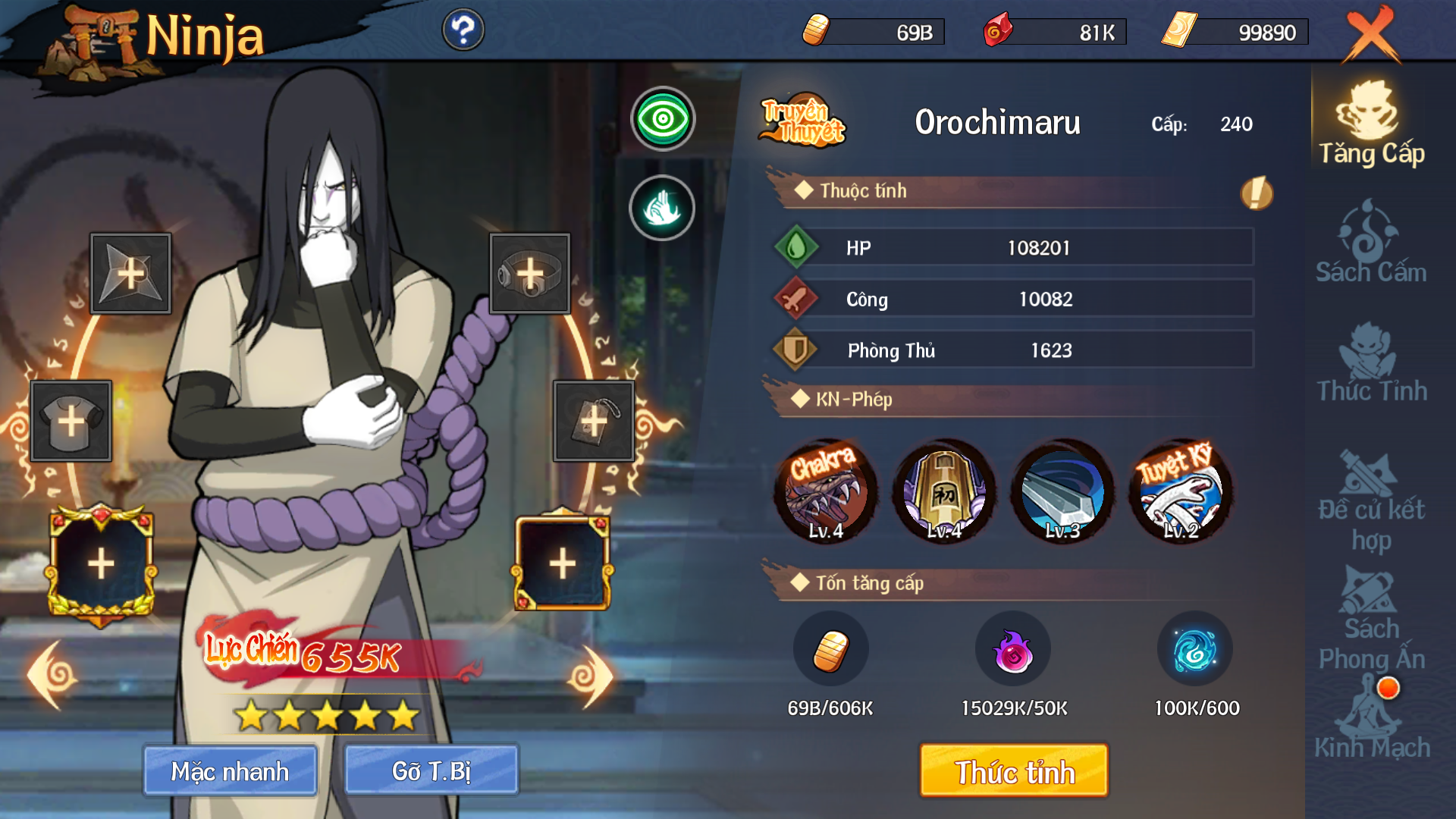Image resolution: width=1456 pixels, height=819 pixels.
Task: Open the question mark help button
Action: click(x=463, y=30)
